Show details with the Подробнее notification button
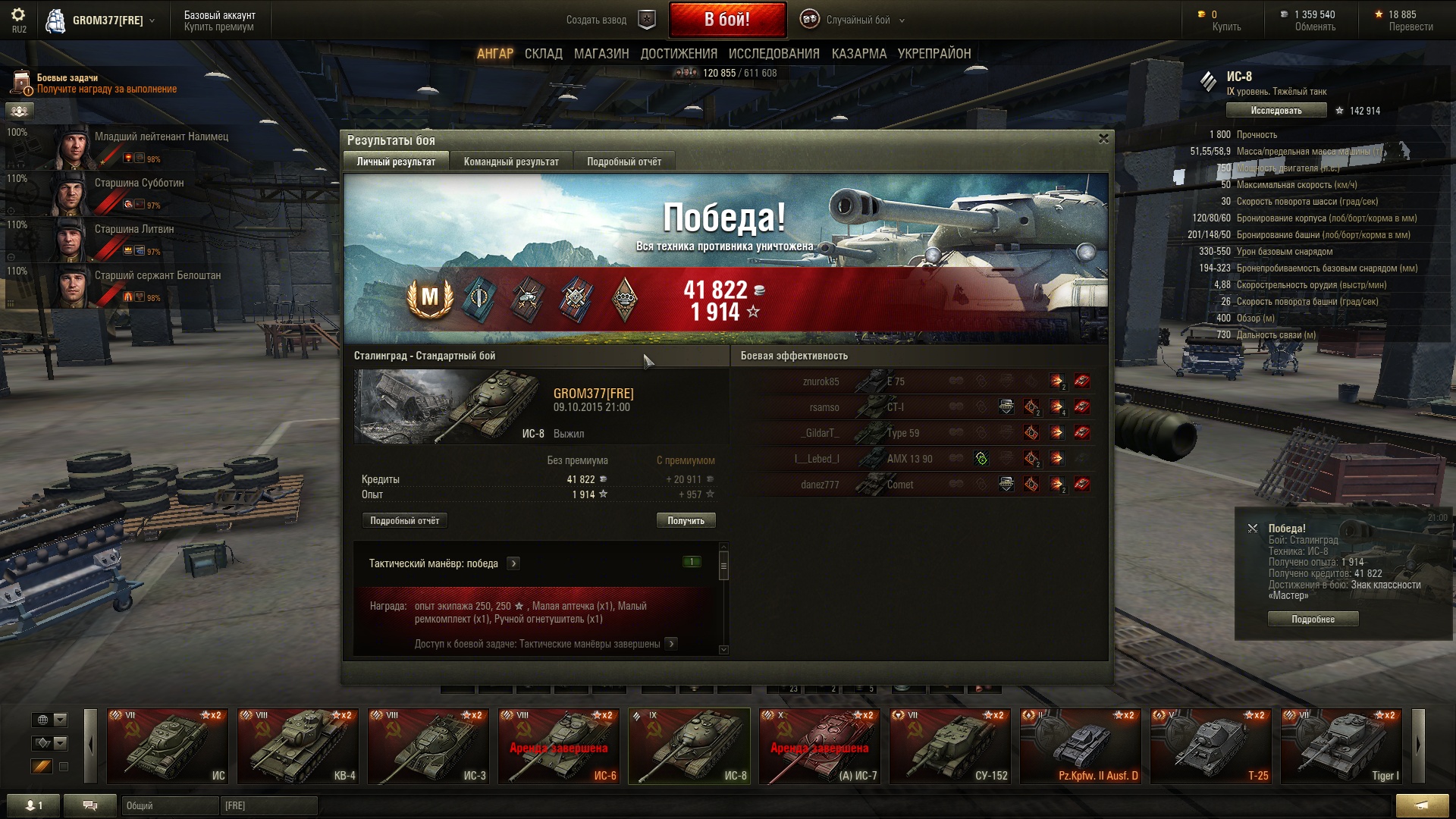Image resolution: width=1456 pixels, height=819 pixels. 1313,620
